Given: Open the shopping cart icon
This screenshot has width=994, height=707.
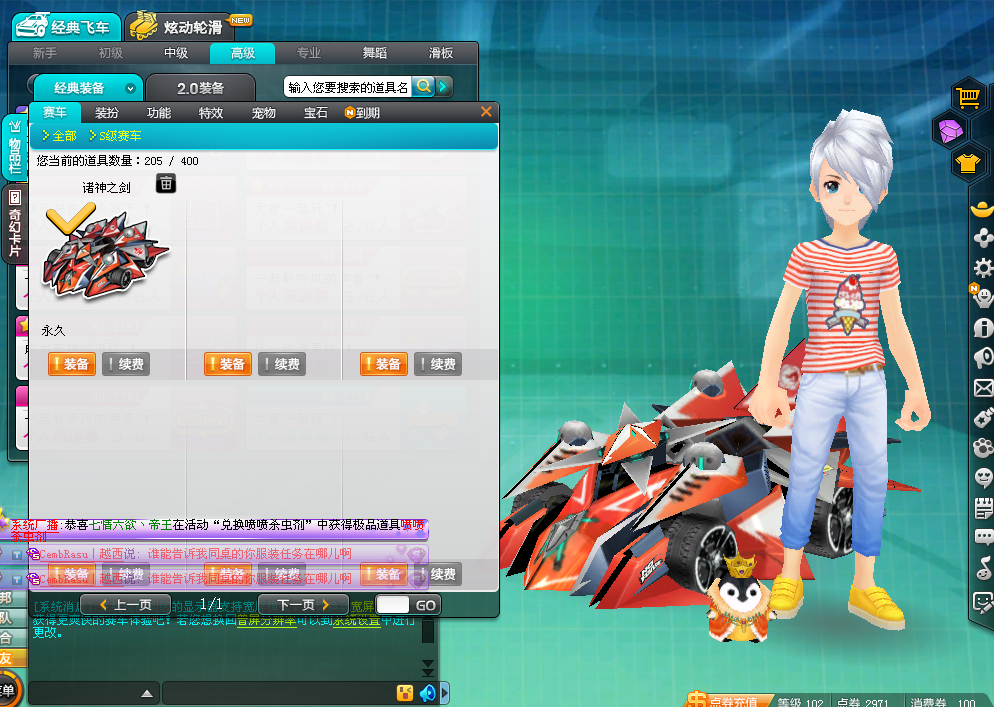Looking at the screenshot, I should coord(967,96).
